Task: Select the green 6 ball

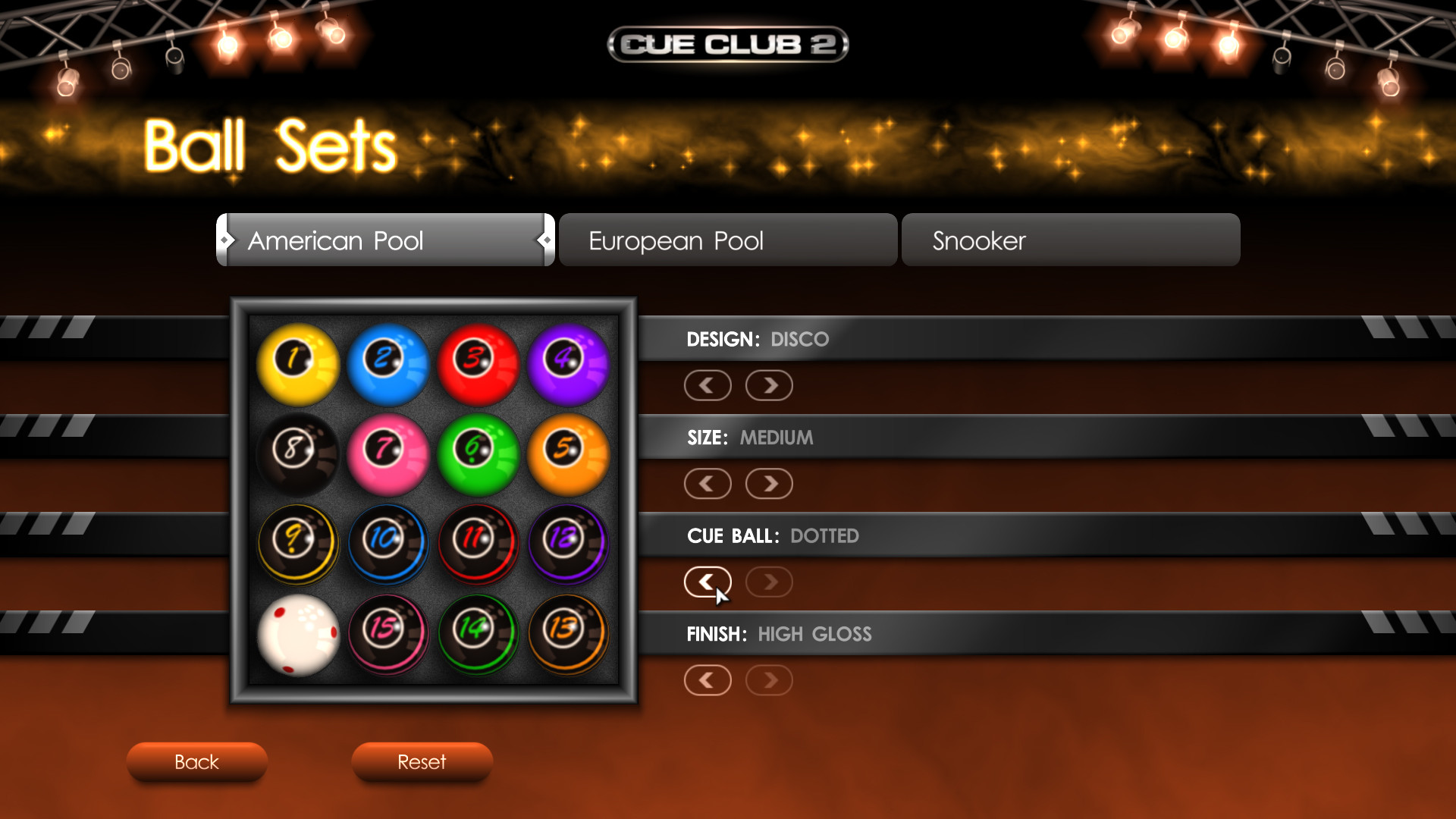Action: [478, 453]
